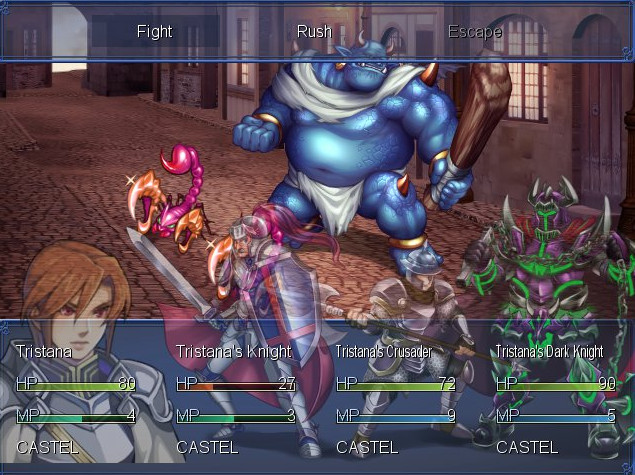Viewport: 635px width, 475px height.
Task: Choose Tristana's Crusader party panel
Action: point(397,398)
